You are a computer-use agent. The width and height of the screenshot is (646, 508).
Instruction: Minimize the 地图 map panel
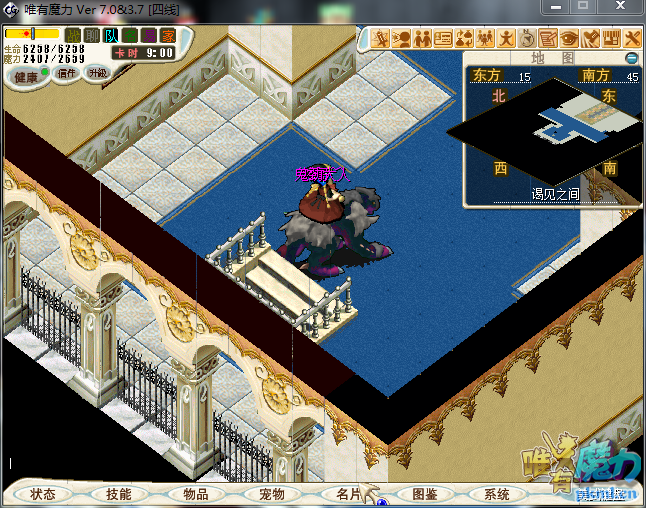631,59
